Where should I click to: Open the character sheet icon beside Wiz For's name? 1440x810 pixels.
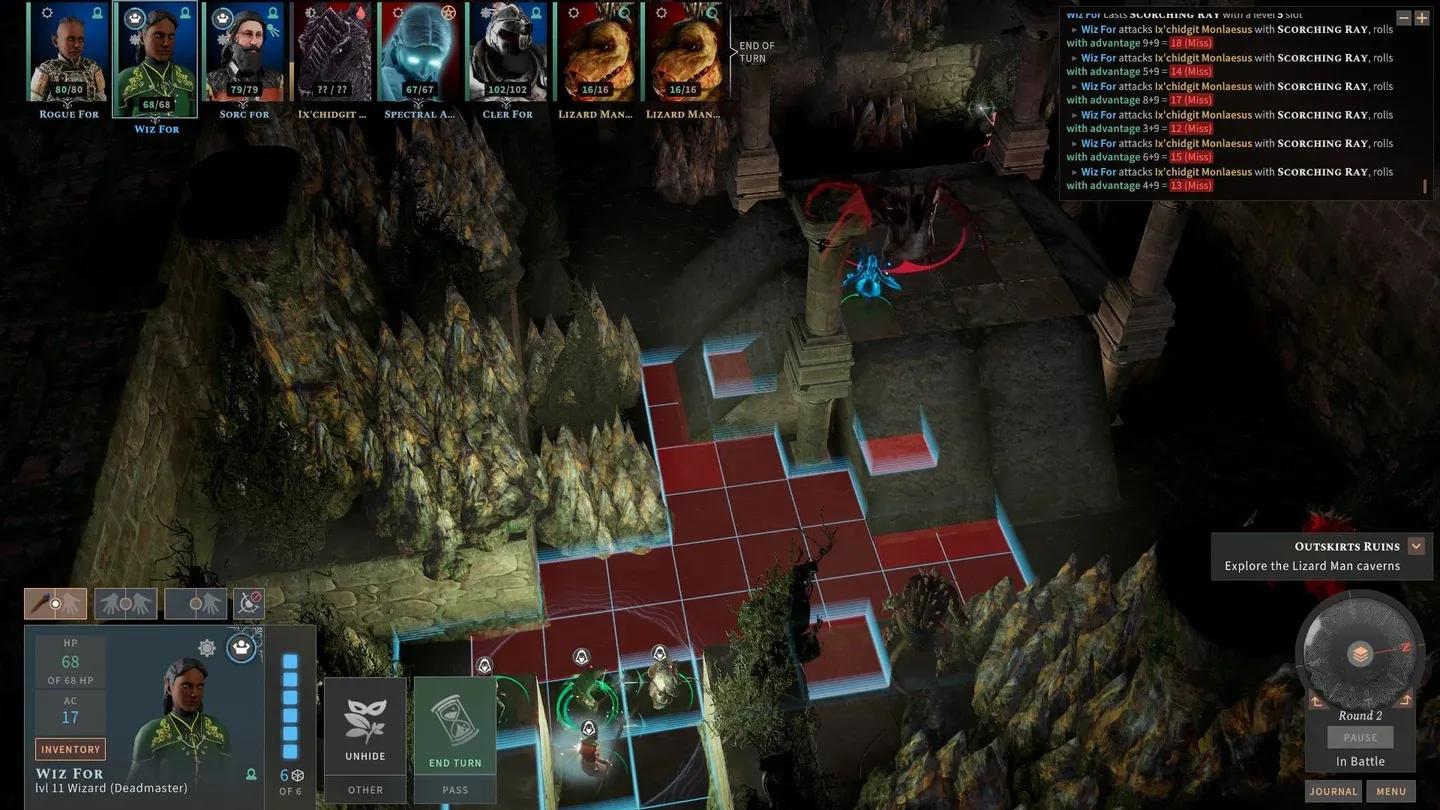pyautogui.click(x=251, y=775)
